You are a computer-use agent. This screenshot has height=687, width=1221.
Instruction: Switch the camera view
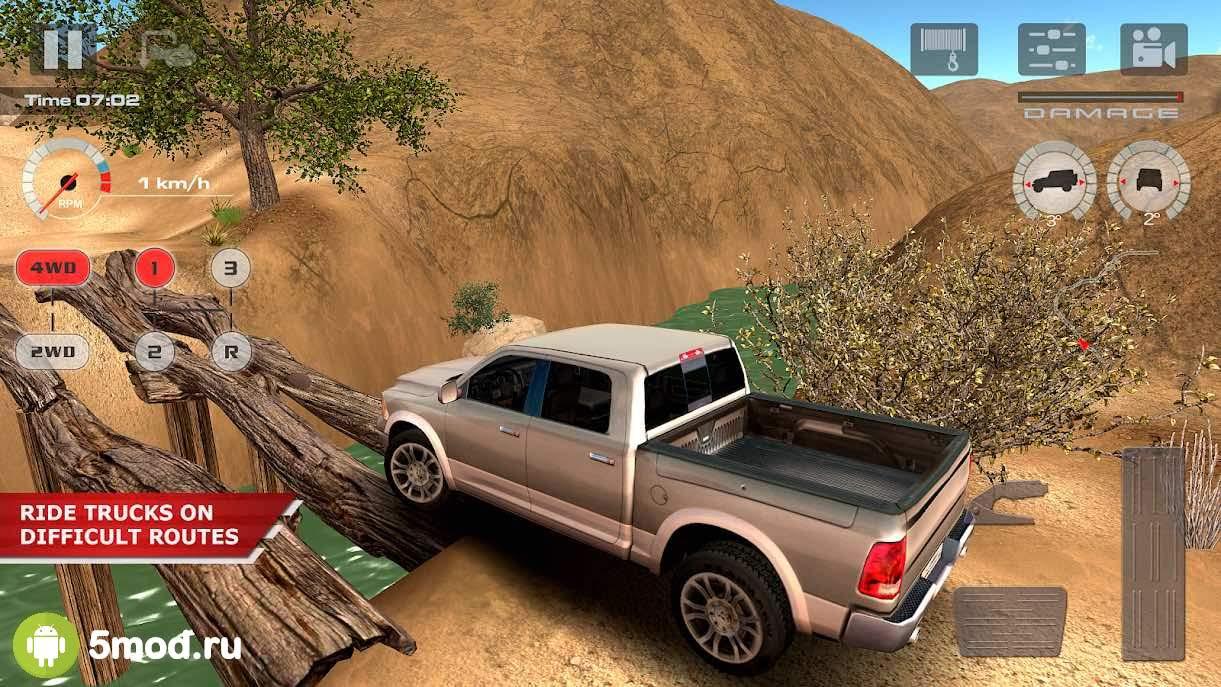(x=1153, y=50)
